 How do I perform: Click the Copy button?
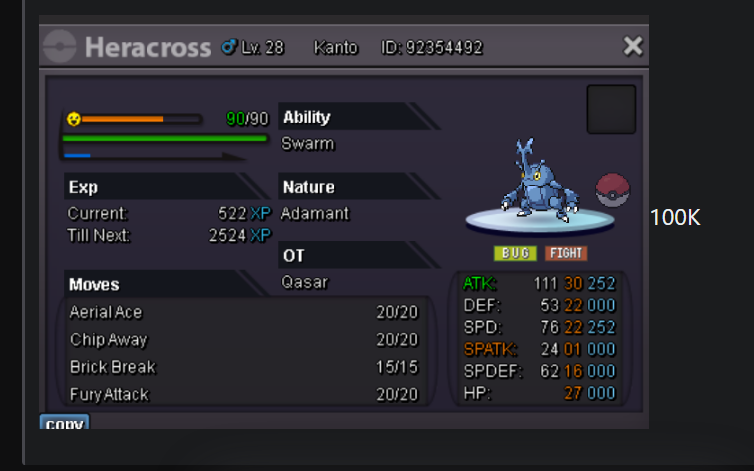pos(65,423)
